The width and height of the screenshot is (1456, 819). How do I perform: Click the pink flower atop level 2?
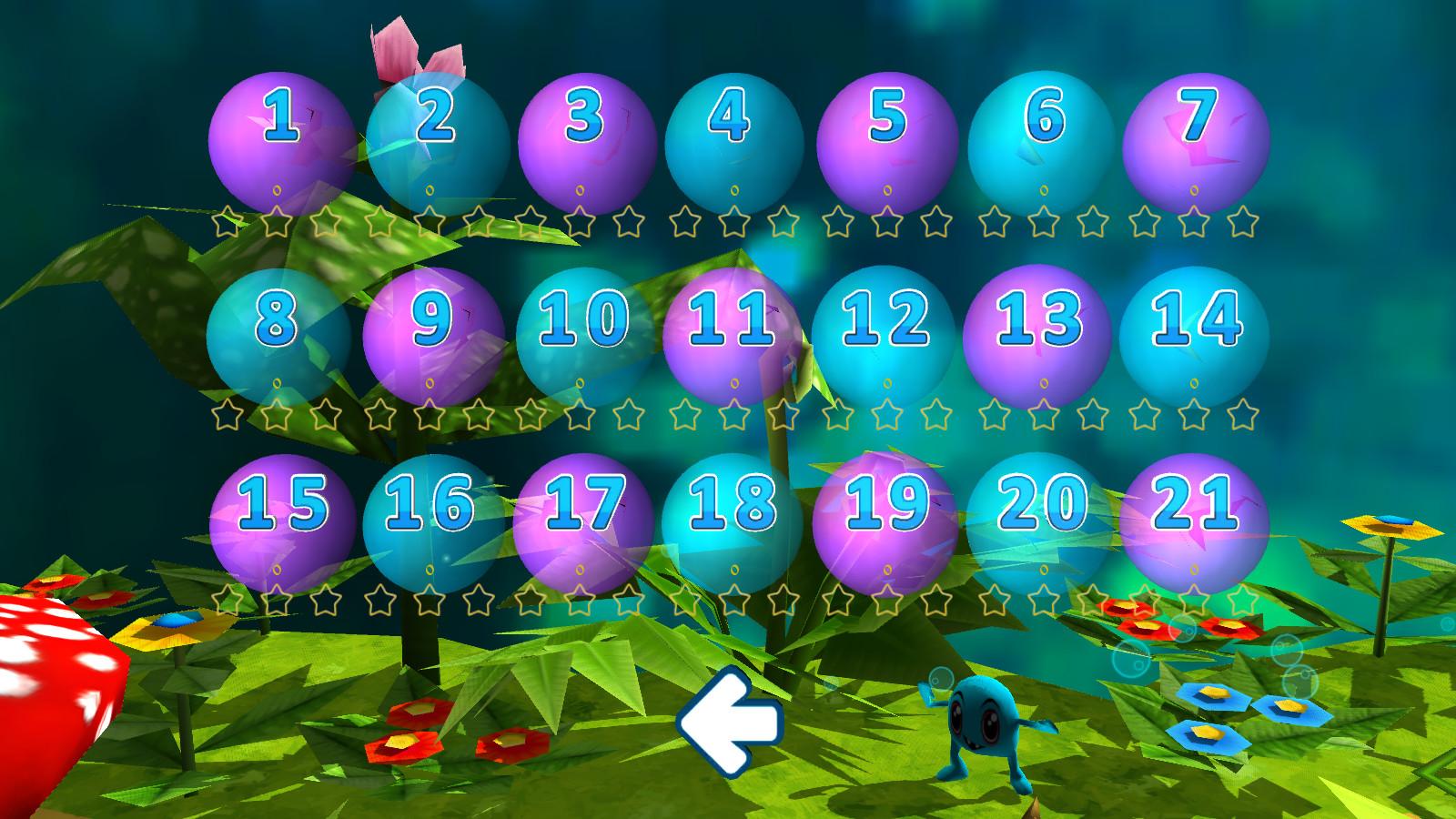pos(414,50)
